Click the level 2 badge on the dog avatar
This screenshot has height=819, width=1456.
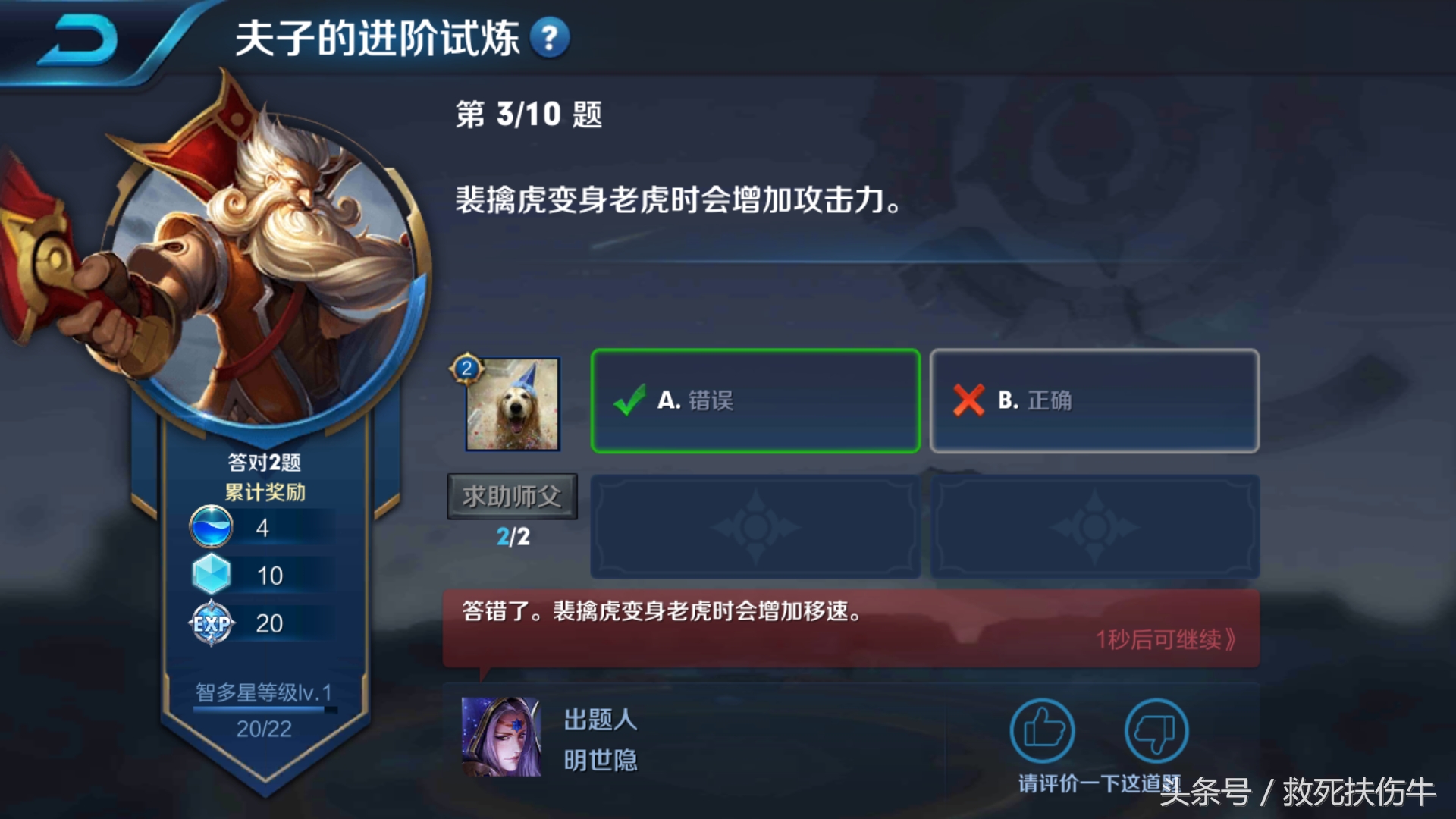click(468, 369)
